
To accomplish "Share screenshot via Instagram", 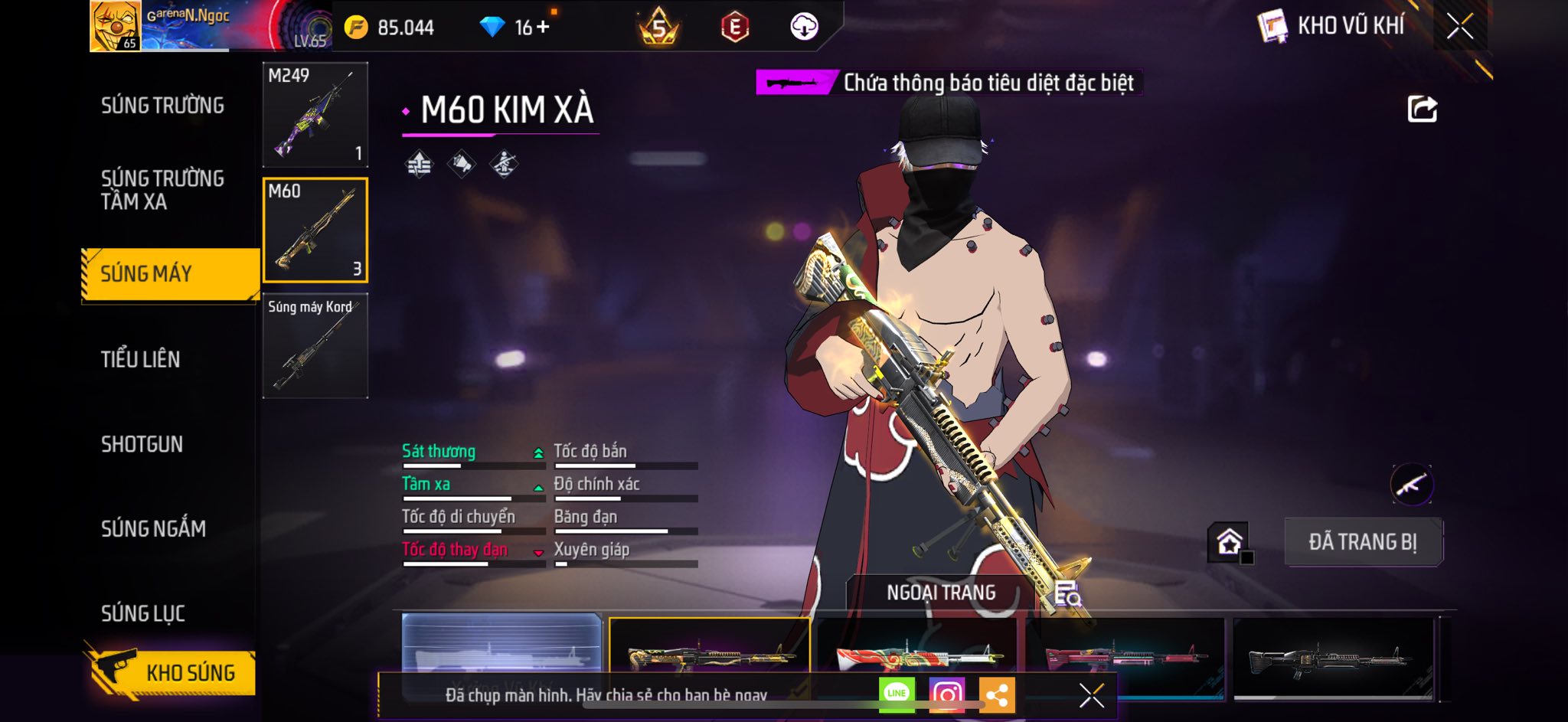I will pyautogui.click(x=946, y=694).
